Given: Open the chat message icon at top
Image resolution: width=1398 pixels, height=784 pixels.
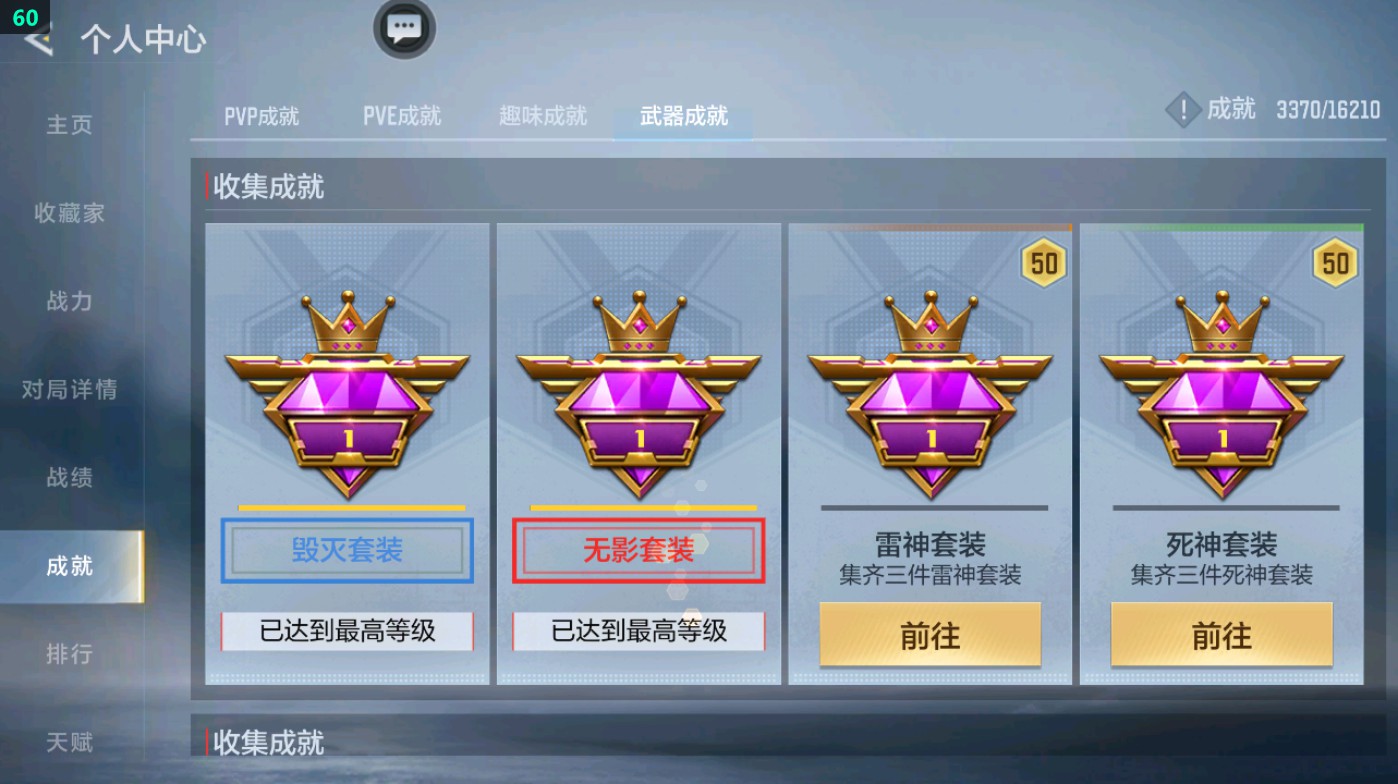Looking at the screenshot, I should pos(404,30).
